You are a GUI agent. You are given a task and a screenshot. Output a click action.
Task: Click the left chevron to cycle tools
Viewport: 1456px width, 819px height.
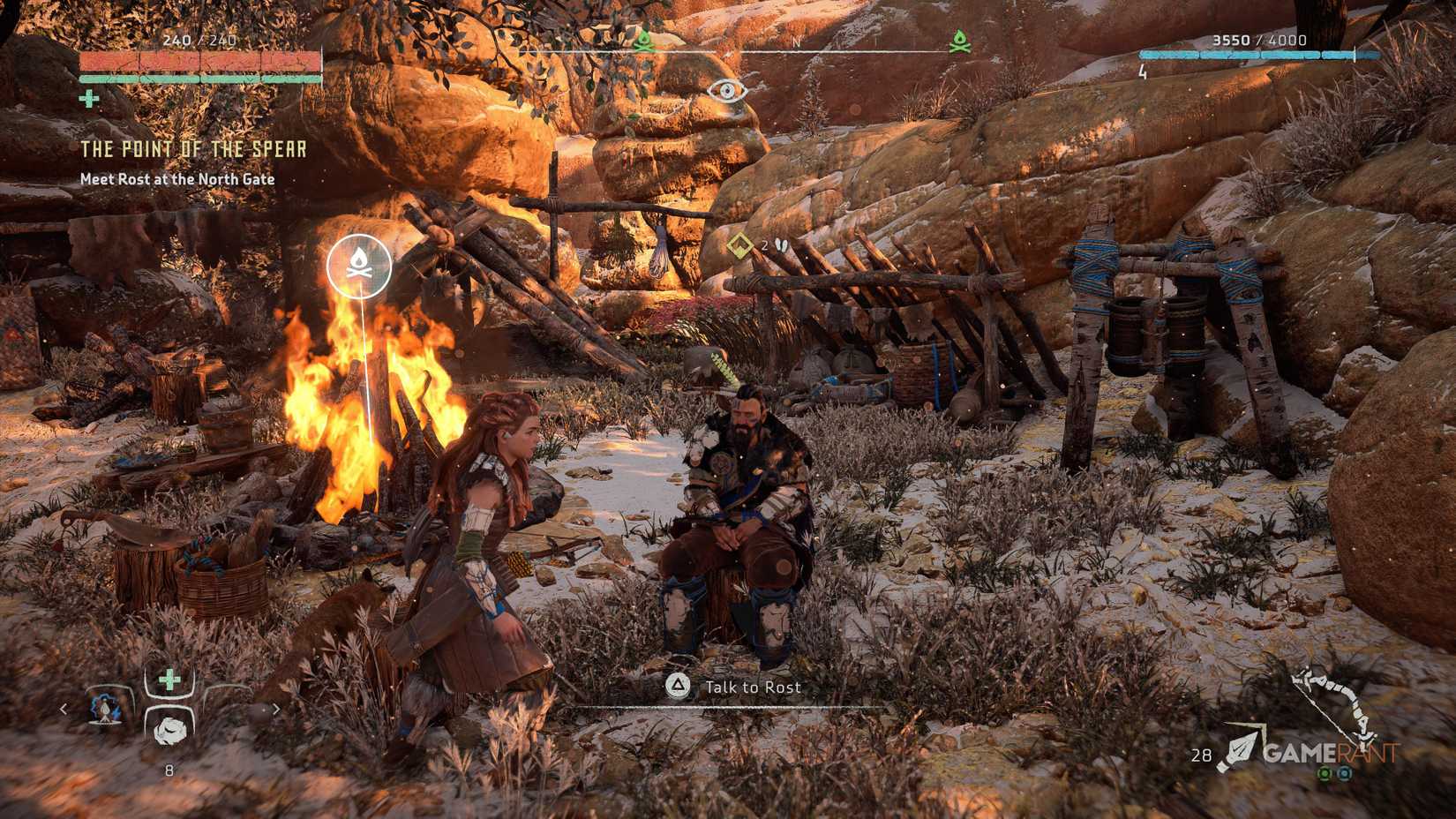pyautogui.click(x=64, y=709)
